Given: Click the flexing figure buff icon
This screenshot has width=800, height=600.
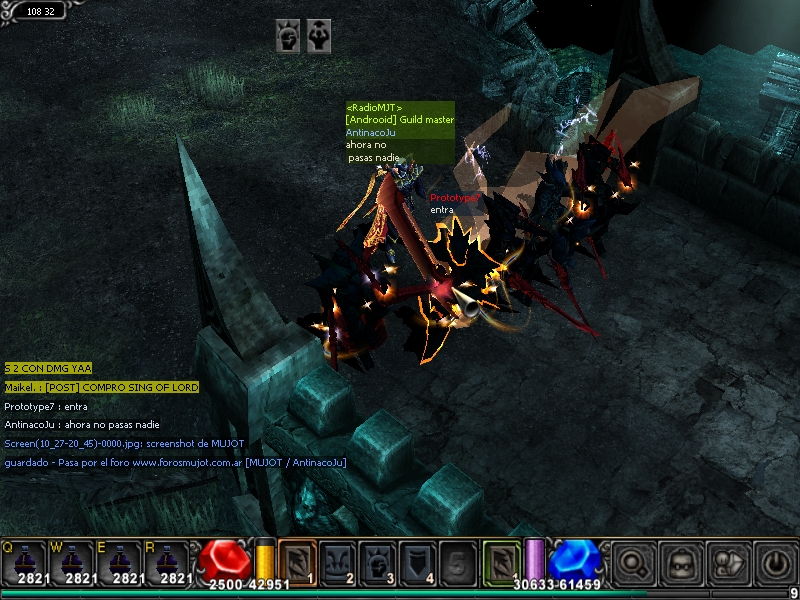Looking at the screenshot, I should 320,35.
